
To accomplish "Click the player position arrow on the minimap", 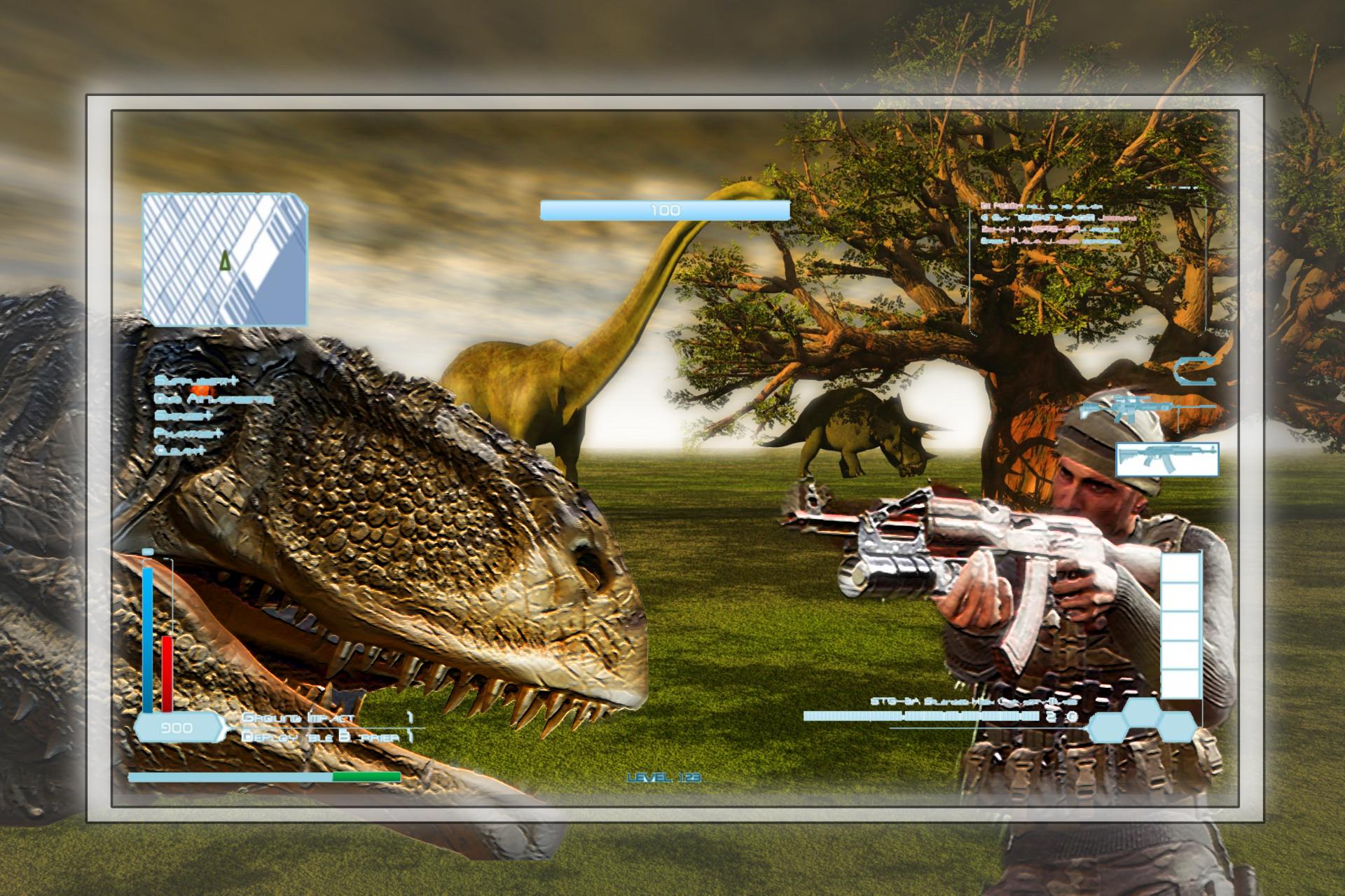I will [224, 261].
